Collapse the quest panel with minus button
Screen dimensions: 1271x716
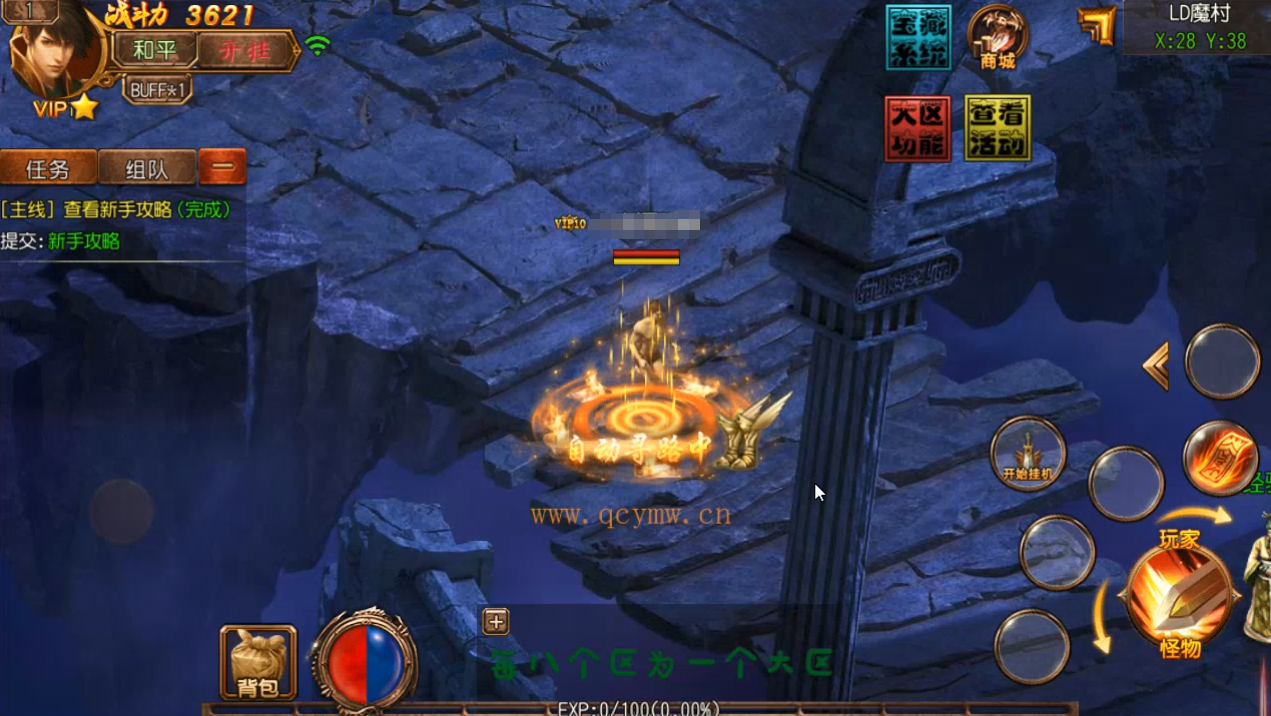click(x=222, y=167)
